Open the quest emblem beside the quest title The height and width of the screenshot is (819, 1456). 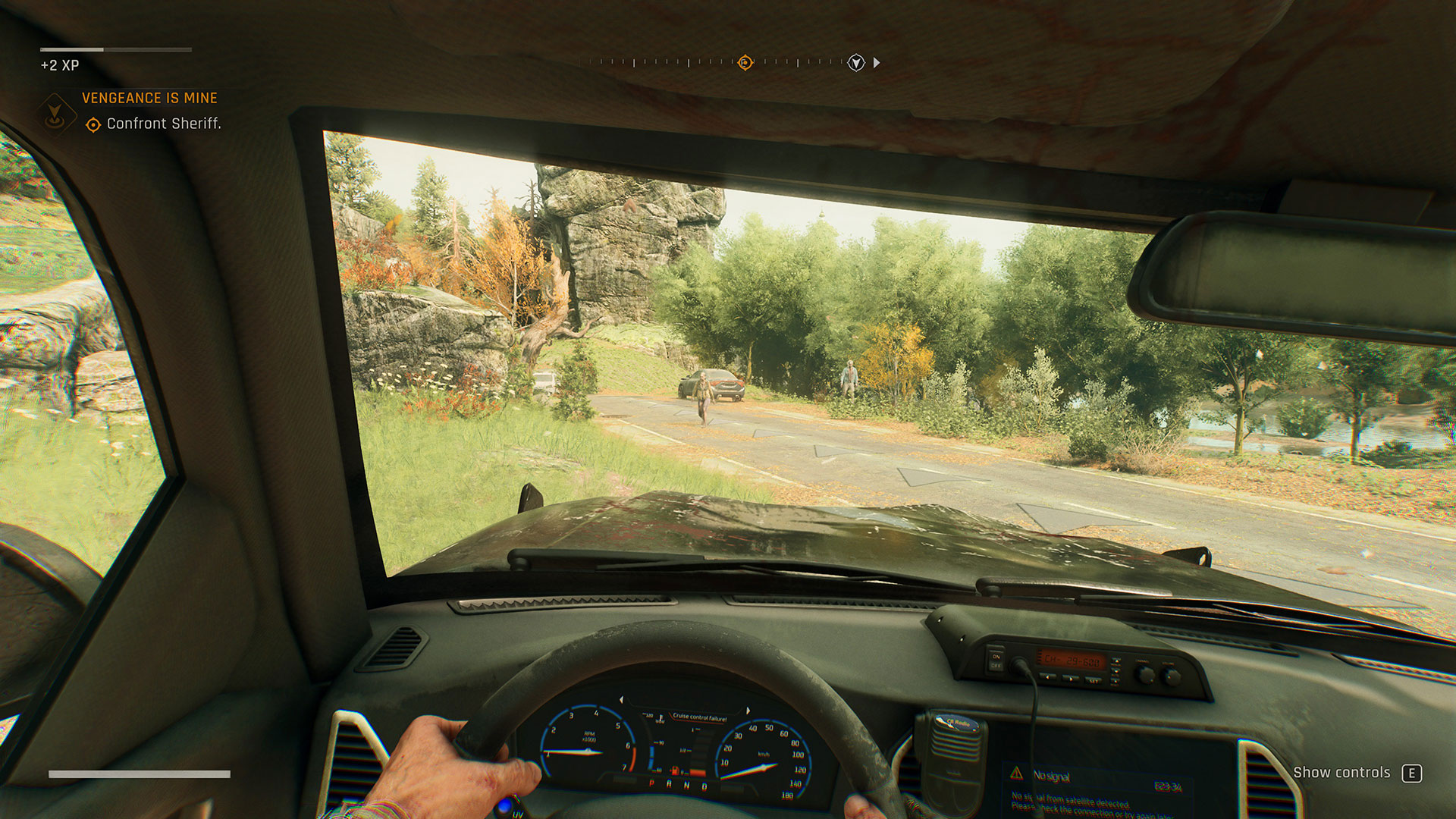[55, 113]
